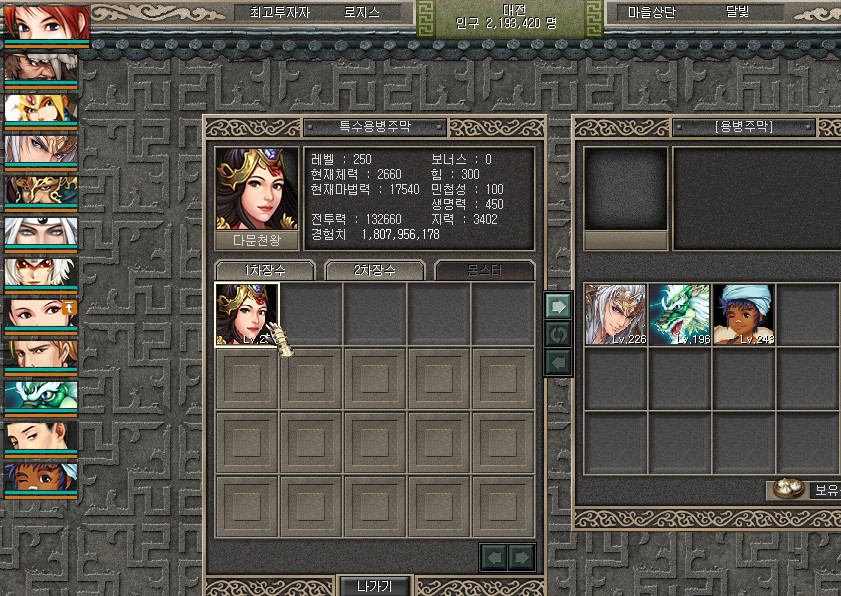Open the 2차장수 tab

click(x=375, y=271)
